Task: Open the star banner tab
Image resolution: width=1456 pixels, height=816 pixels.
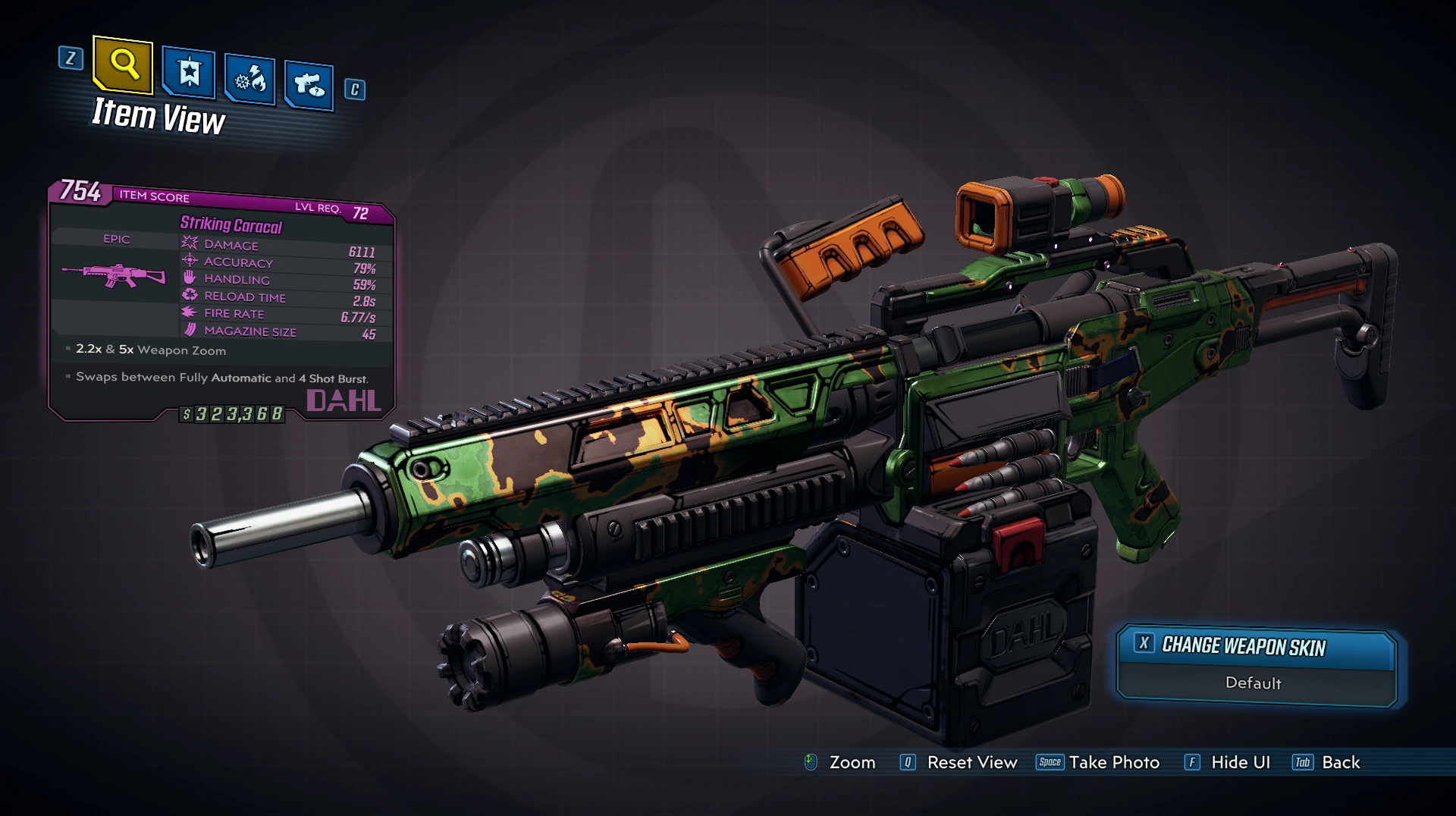Action: pyautogui.click(x=189, y=74)
